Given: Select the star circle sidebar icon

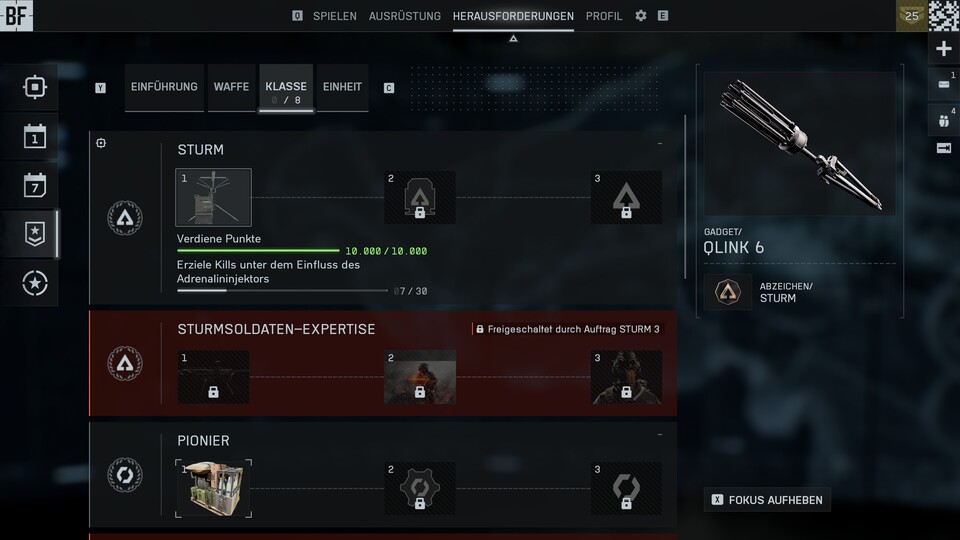Looking at the screenshot, I should click(35, 284).
